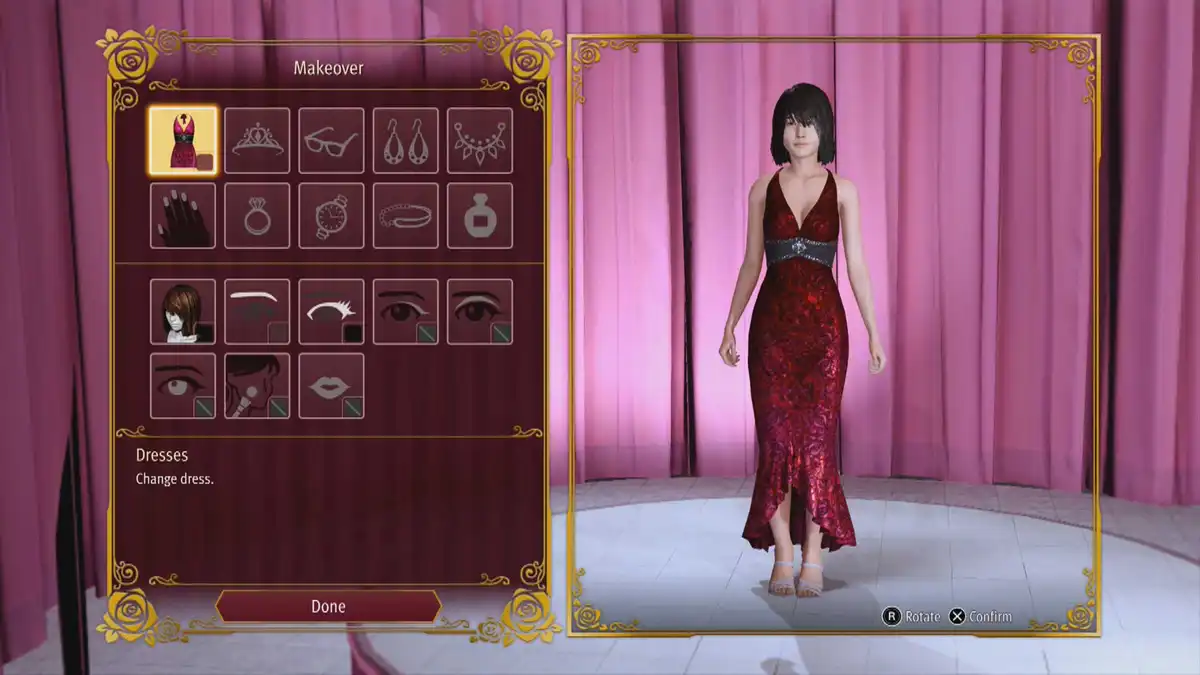The width and height of the screenshot is (1200, 675).
Task: Choose the glasses category icon
Action: pos(331,141)
